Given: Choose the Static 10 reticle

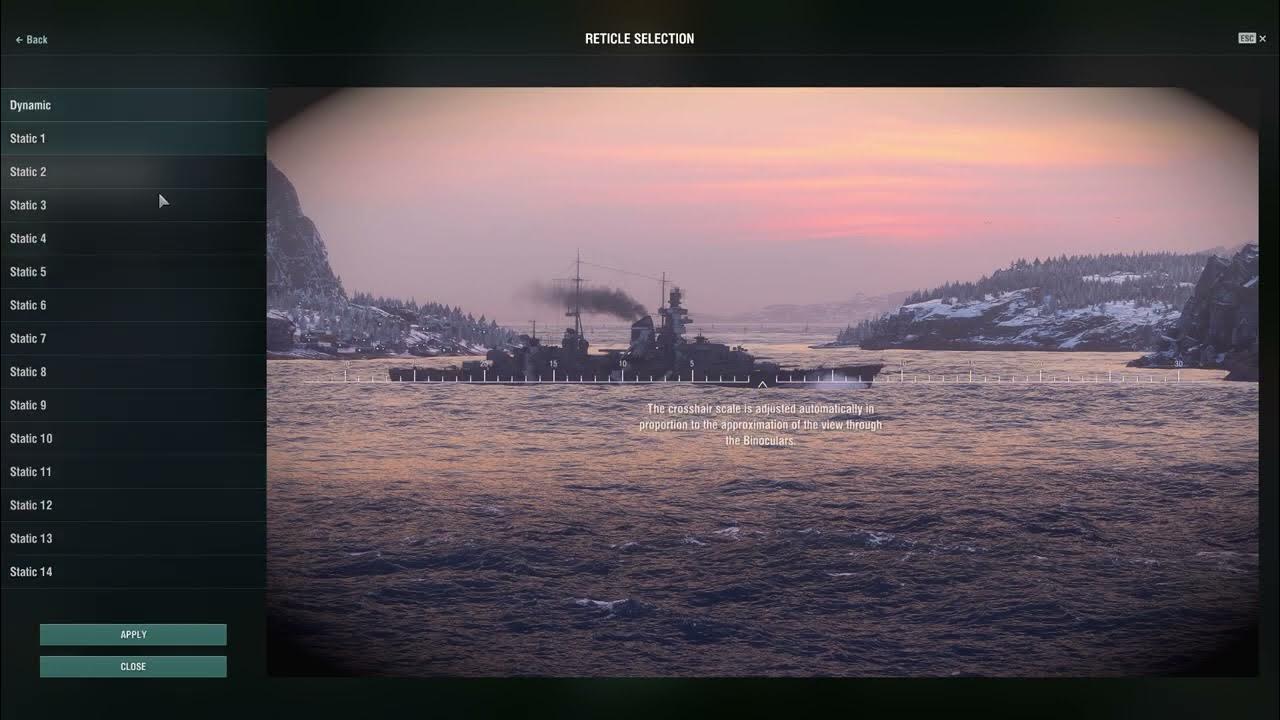Looking at the screenshot, I should click(100, 438).
